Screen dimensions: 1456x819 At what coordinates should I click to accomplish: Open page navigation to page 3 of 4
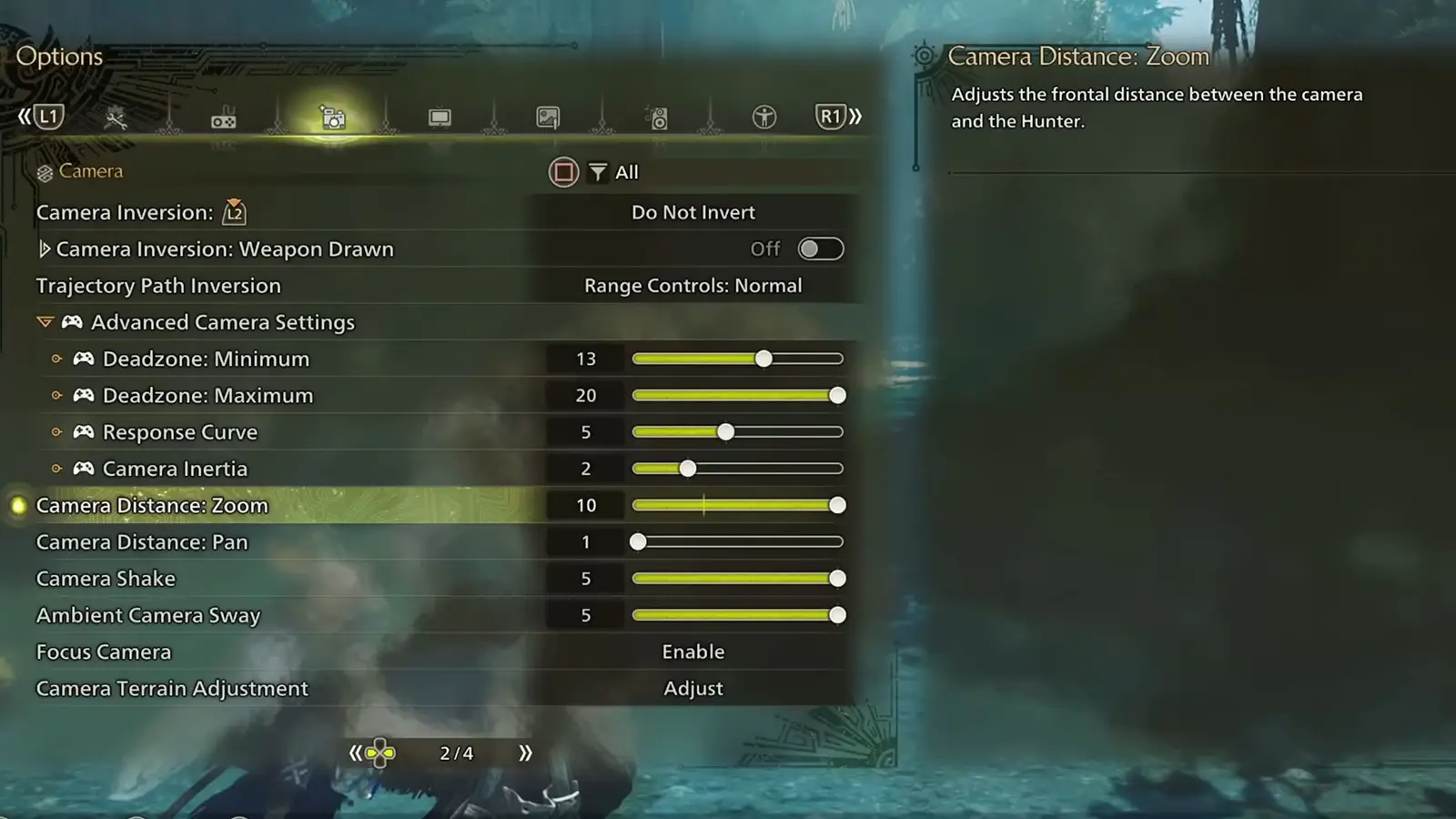tap(523, 753)
